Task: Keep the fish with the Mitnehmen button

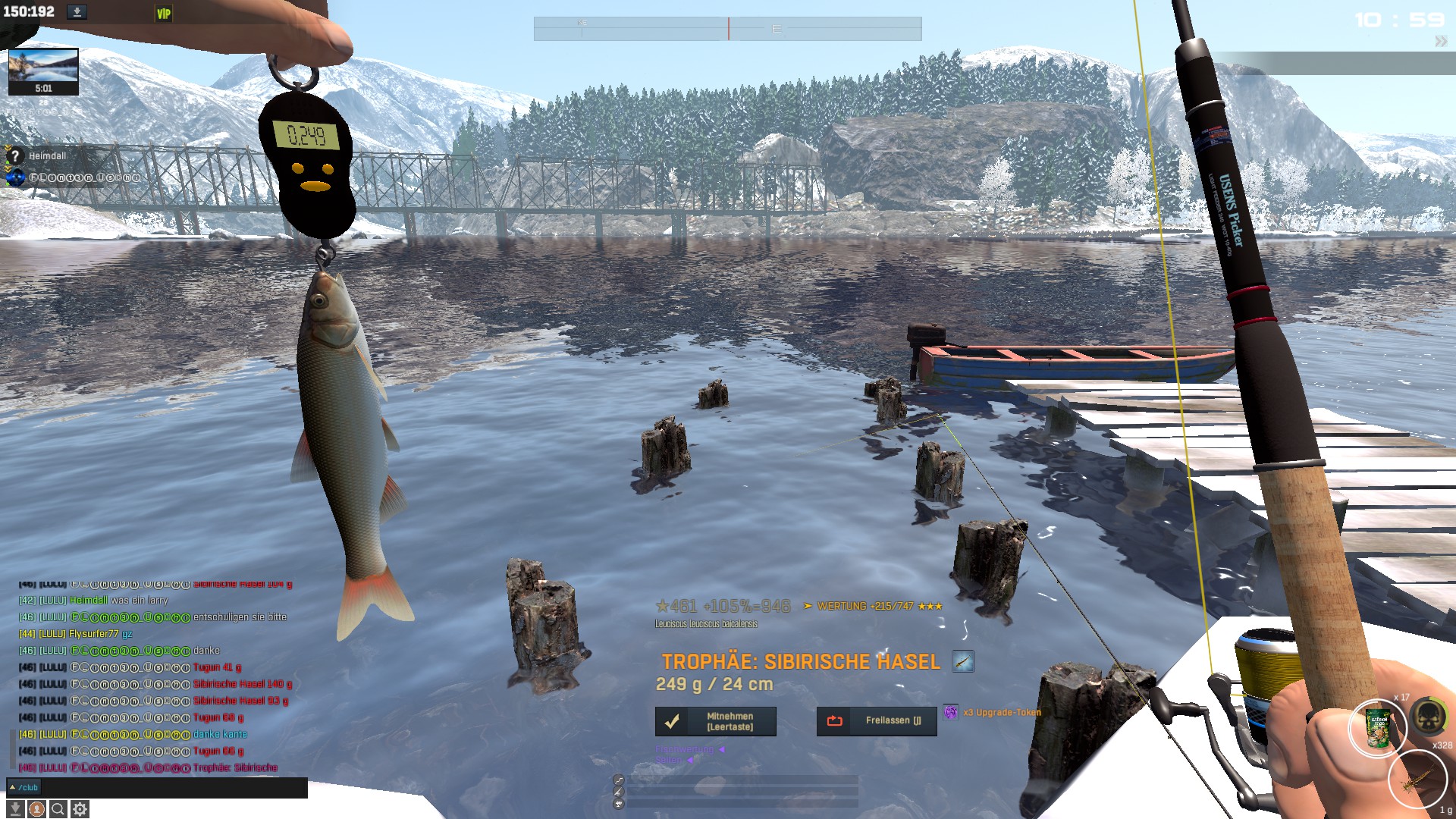Action: point(715,721)
